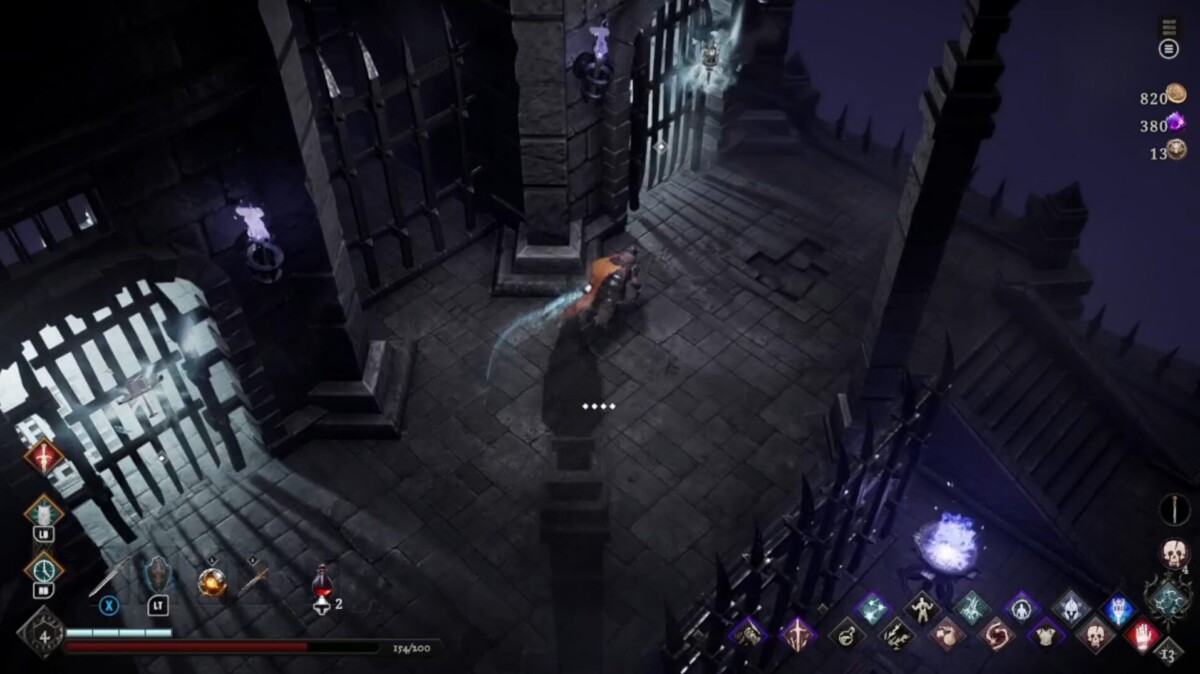Click the knight helmet perk icon
Viewport: 1200px width, 674px height.
pos(1069,608)
